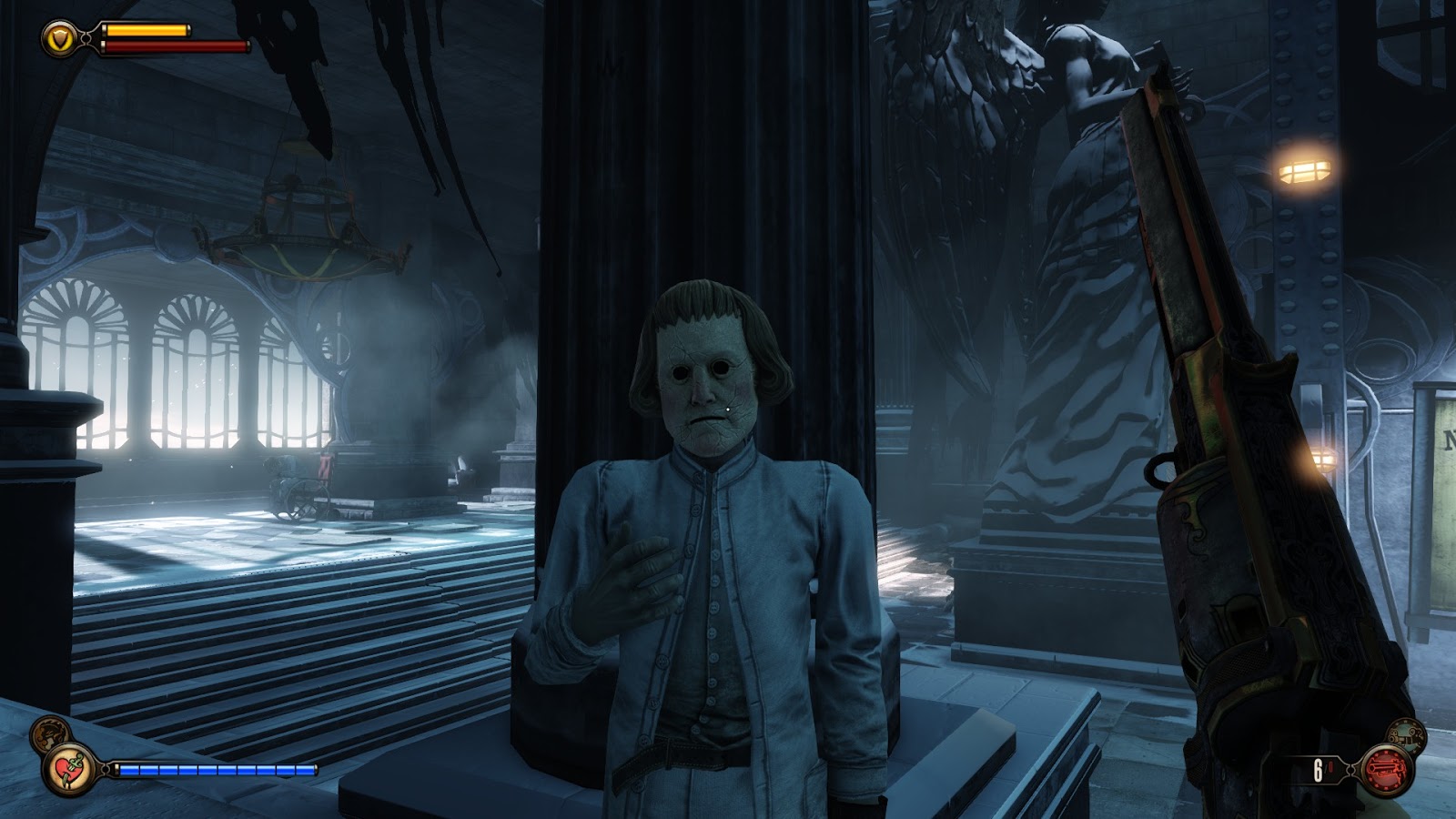Viewport: 1456px width, 819px height.
Task: Swap to the small secondary weapon icon
Action: [x=1406, y=734]
